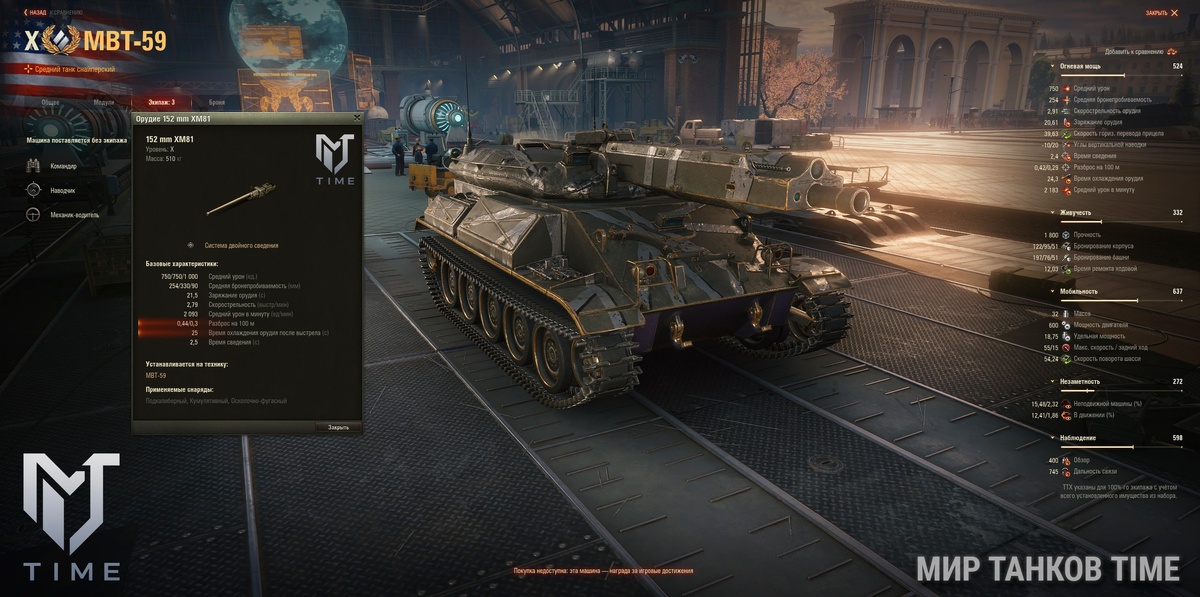The image size is (1200, 597).
Task: Select the Экипаж: 3 tab
Action: click(161, 102)
